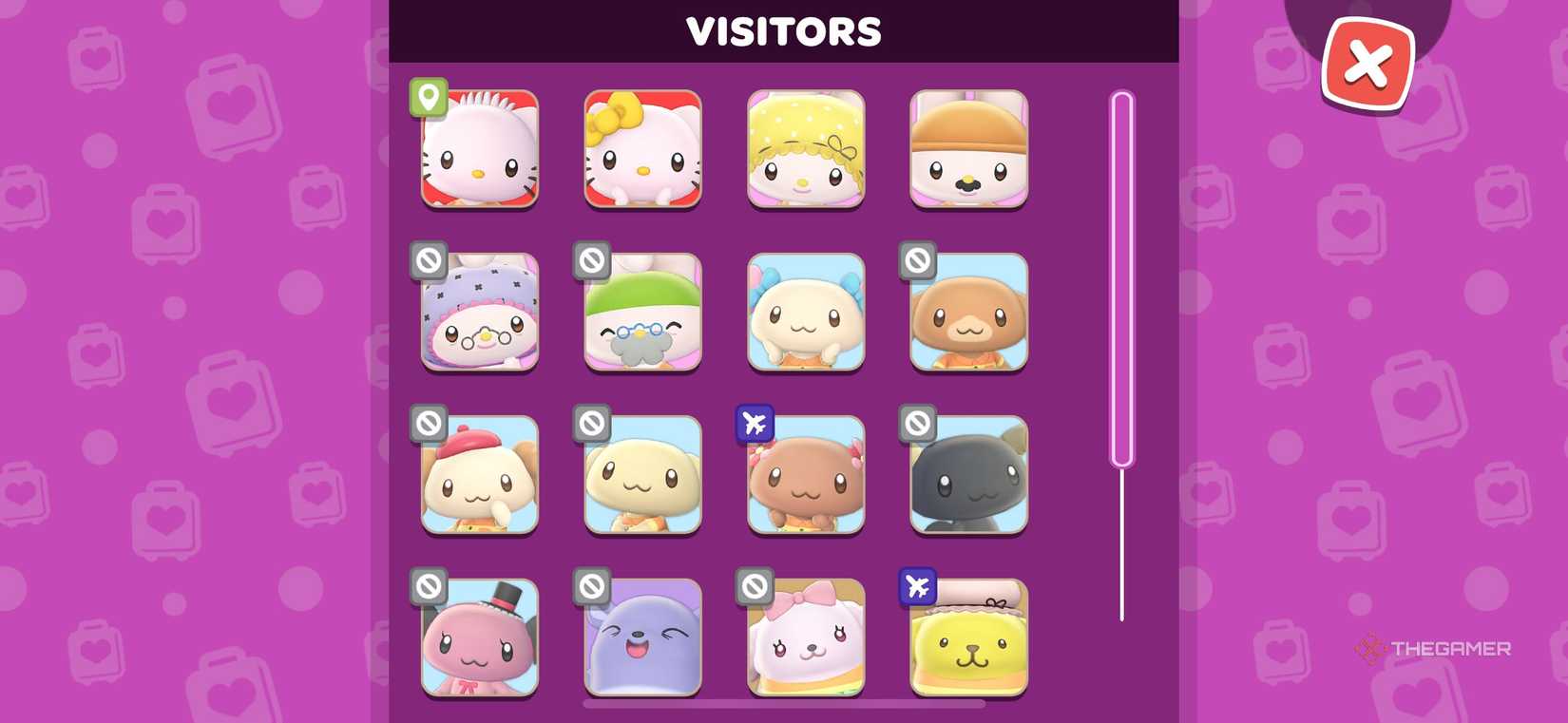Click the green location pin badge on Mimmy
This screenshot has width=1568, height=723.
tap(429, 98)
